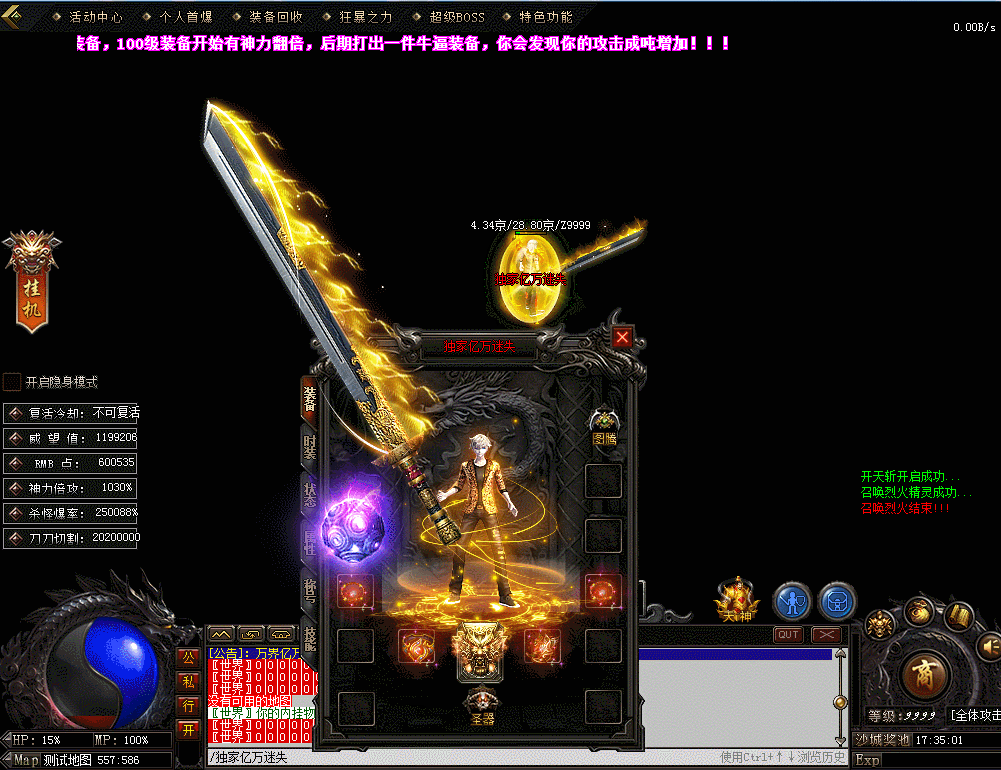1001x770 pixels.
Task: Open the 超级BOSS menu
Action: pos(455,17)
